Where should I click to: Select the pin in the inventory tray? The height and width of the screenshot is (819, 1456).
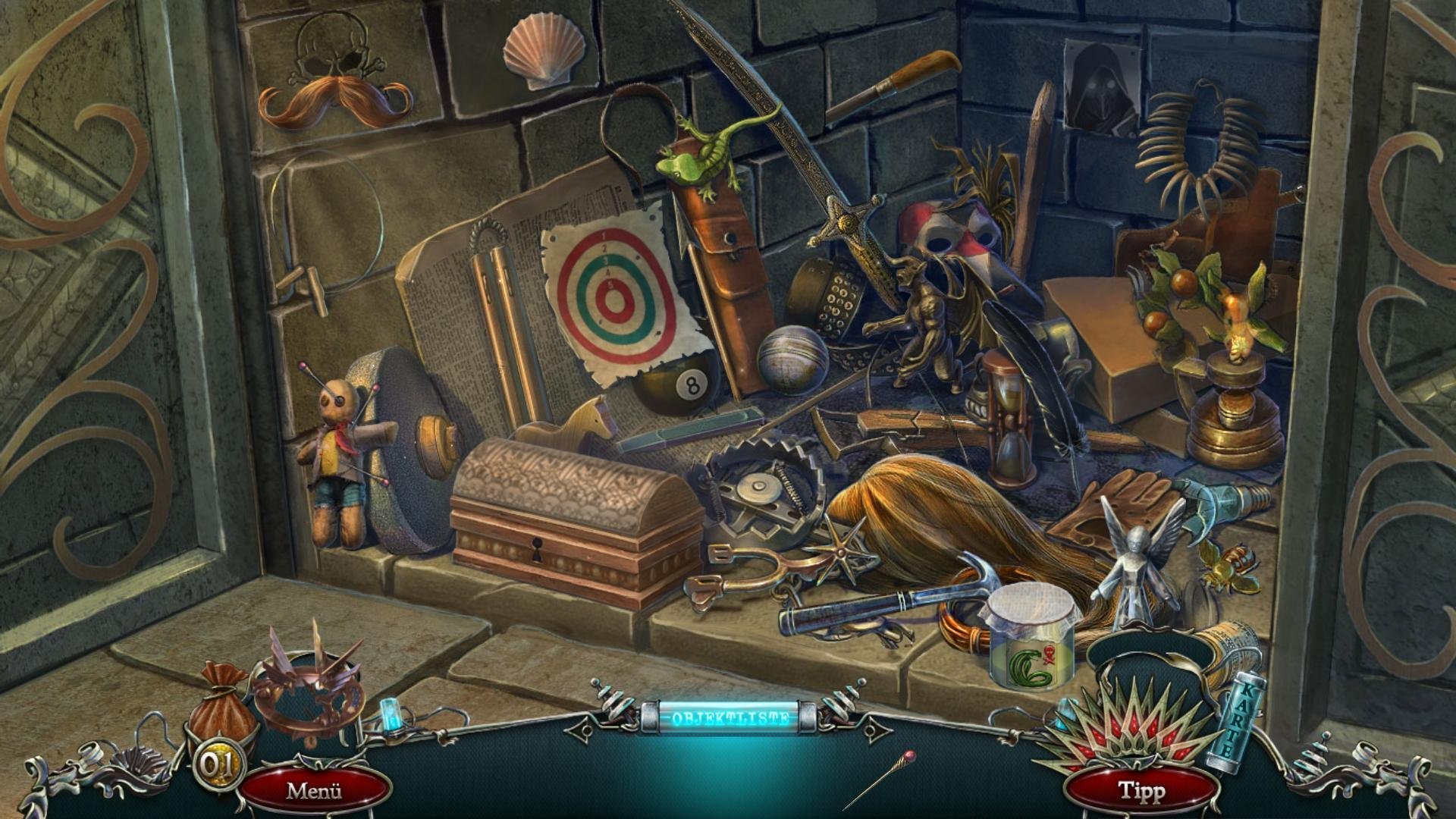[x=878, y=780]
